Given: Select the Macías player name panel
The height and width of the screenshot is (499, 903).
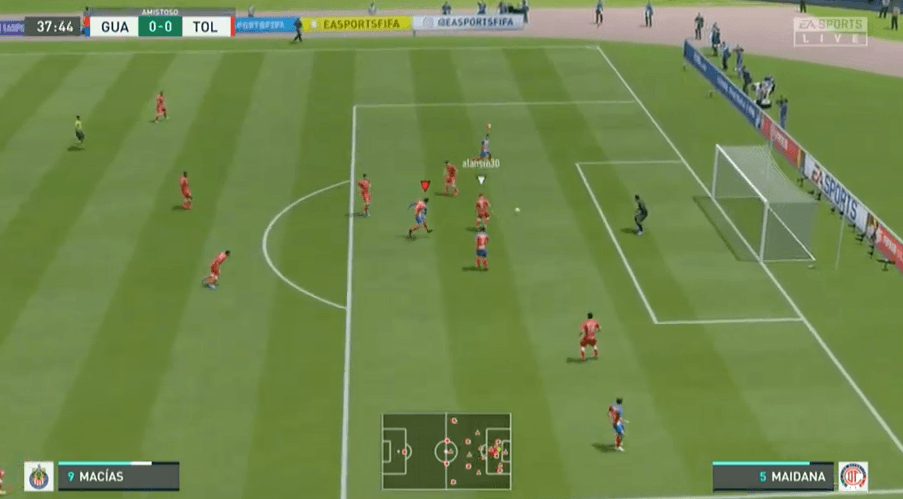Looking at the screenshot, I should point(118,477).
